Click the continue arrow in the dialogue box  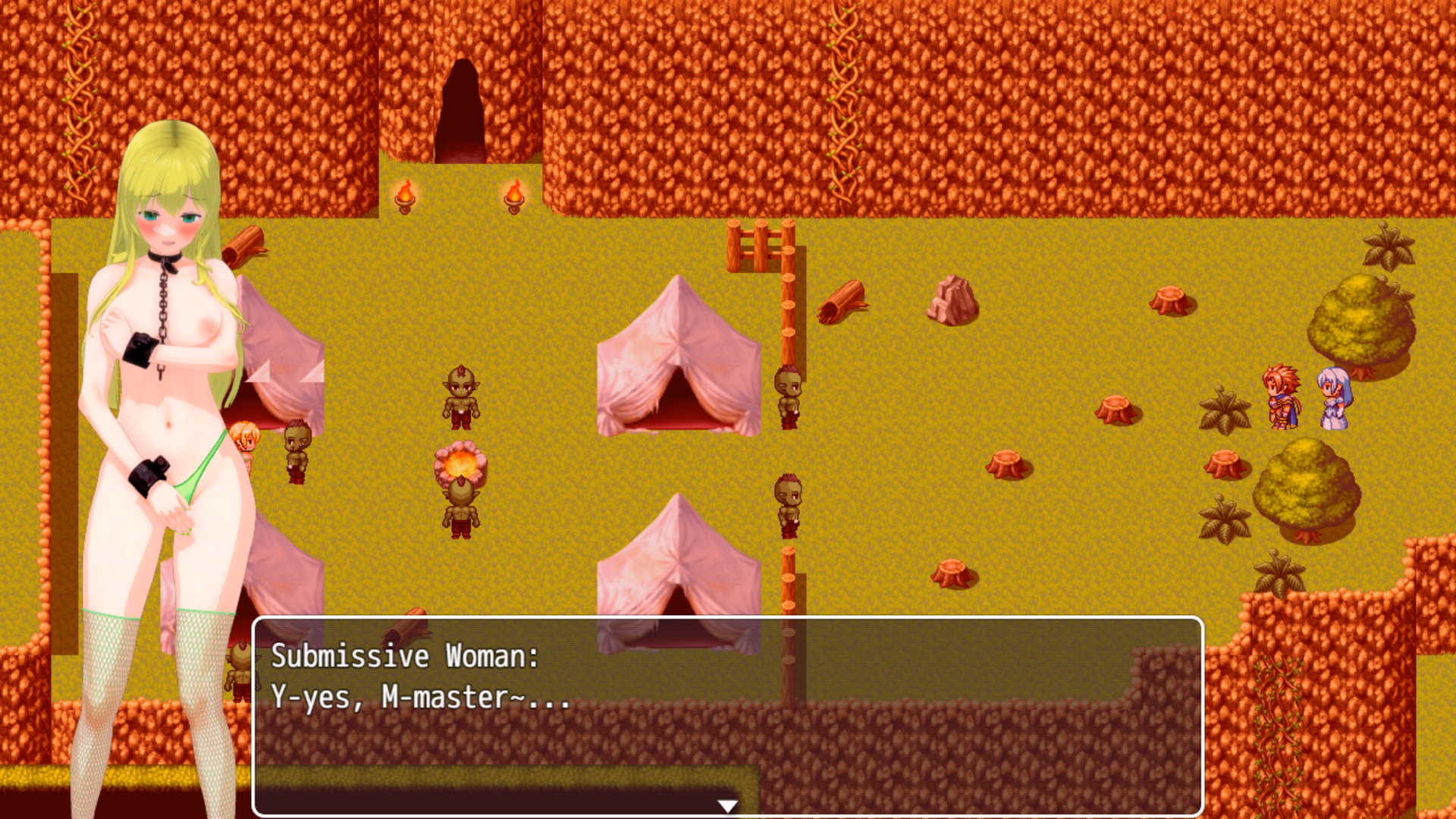(x=727, y=806)
